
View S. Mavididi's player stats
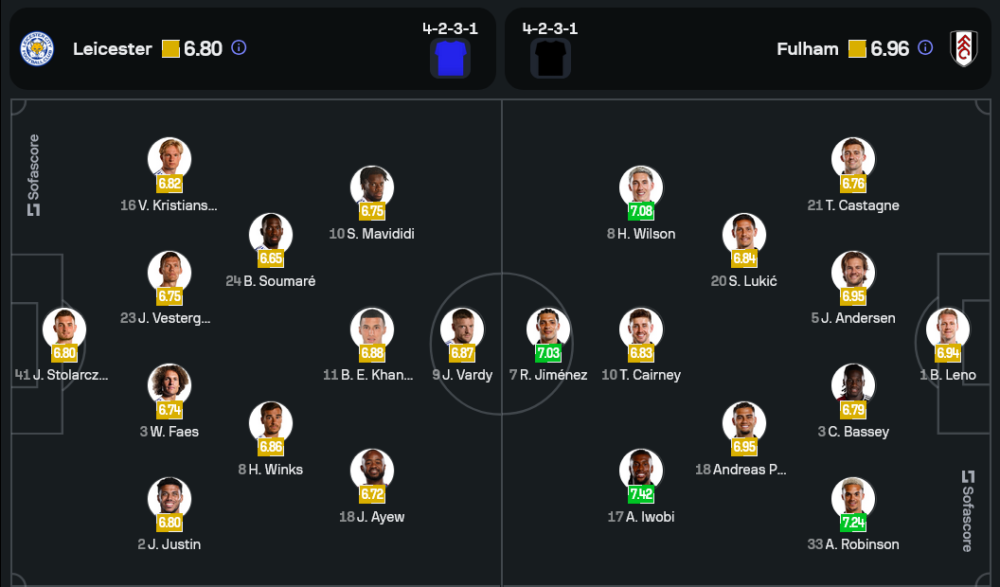(372, 188)
